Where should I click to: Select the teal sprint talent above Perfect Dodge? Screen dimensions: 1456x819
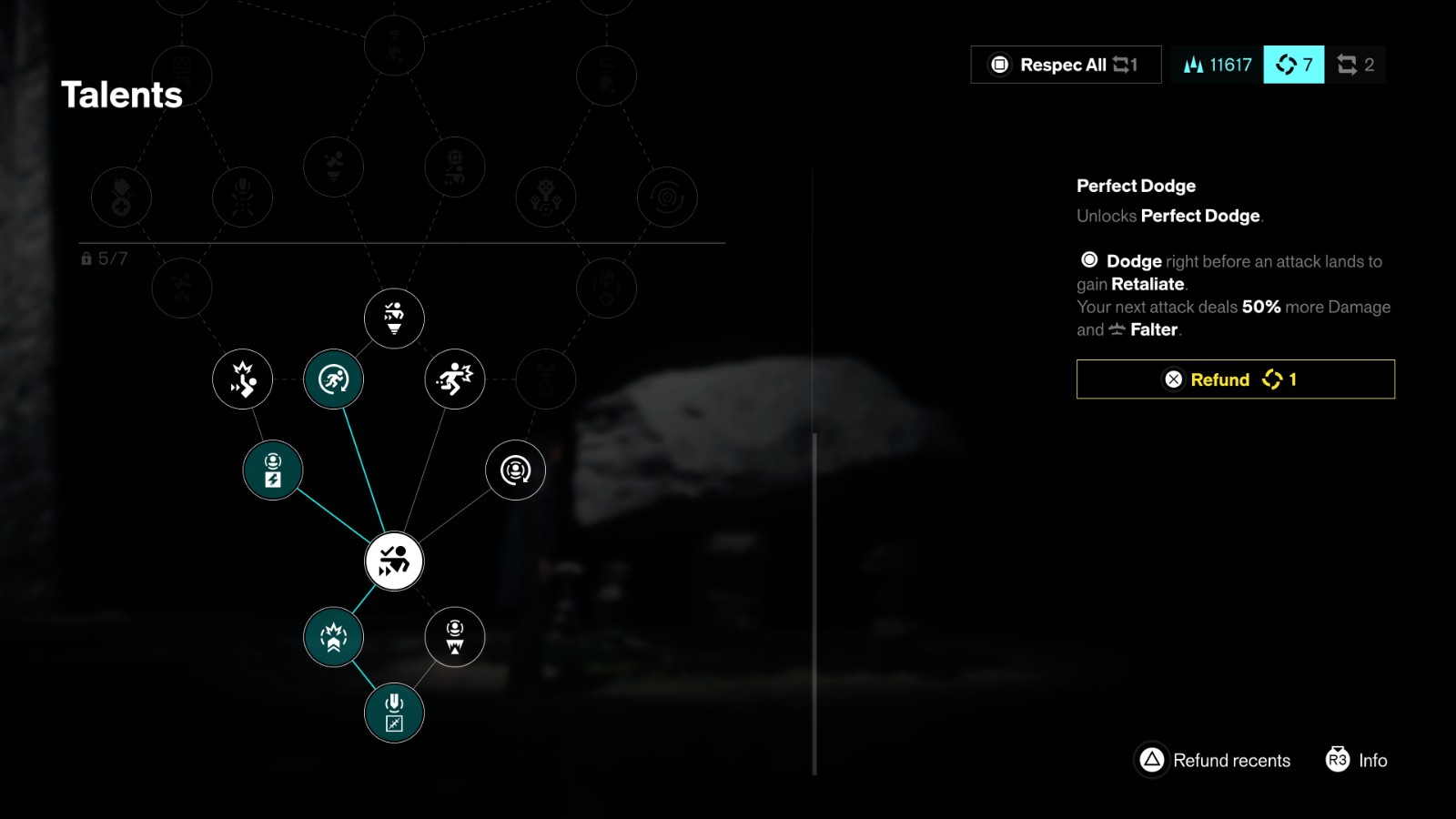pos(334,380)
